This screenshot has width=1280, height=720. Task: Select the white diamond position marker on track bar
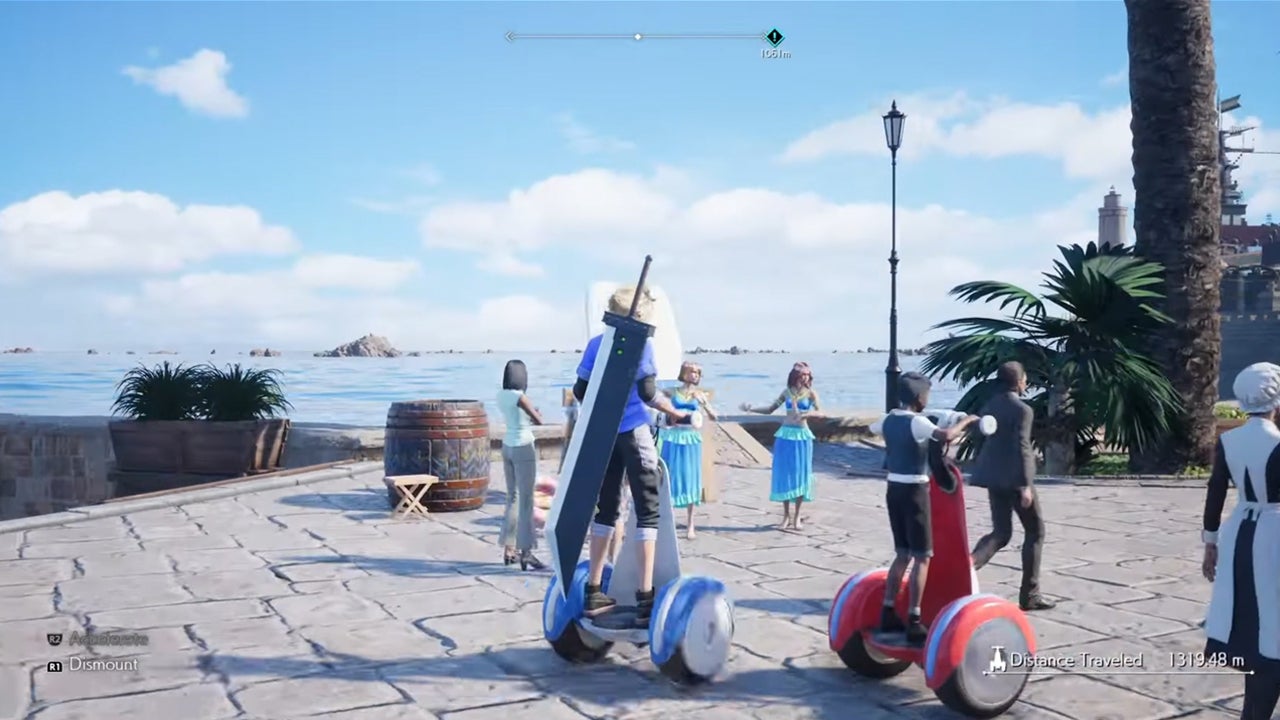coord(637,36)
